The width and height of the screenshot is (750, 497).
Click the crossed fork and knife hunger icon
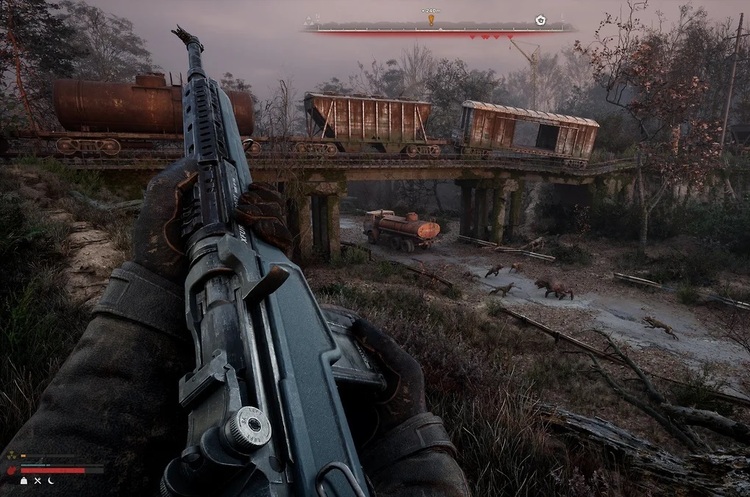(x=37, y=480)
